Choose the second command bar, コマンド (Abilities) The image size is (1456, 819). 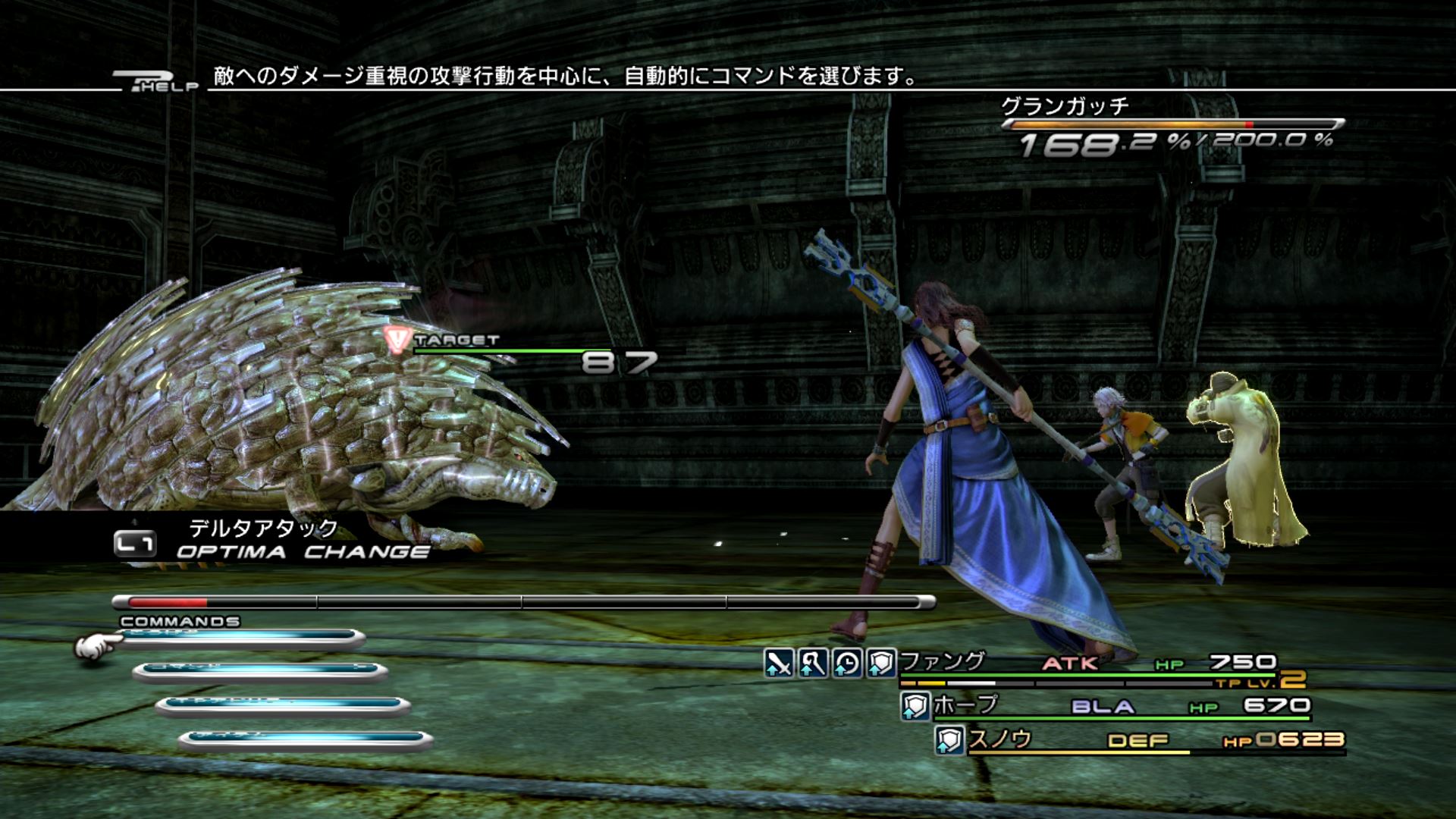click(x=260, y=671)
